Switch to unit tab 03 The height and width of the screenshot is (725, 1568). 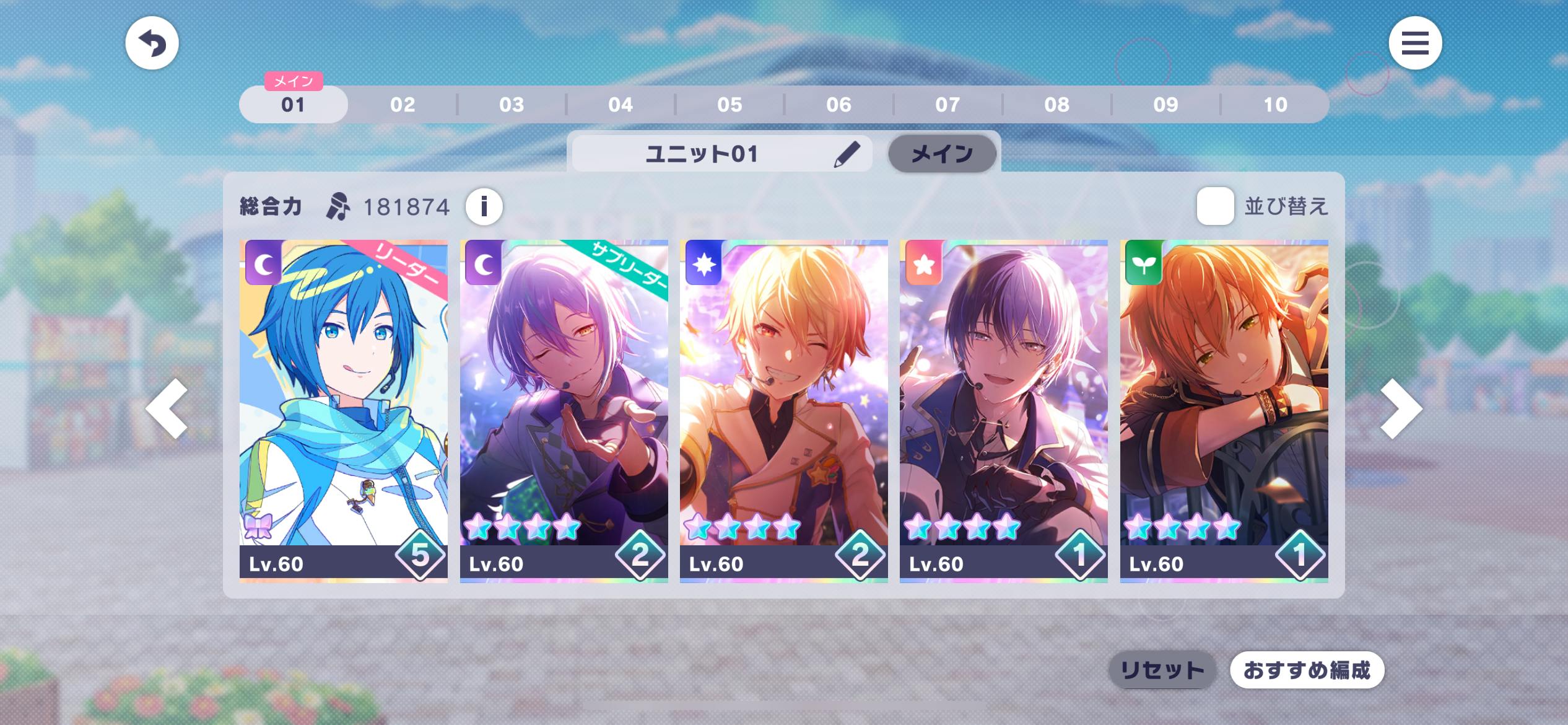pyautogui.click(x=512, y=105)
